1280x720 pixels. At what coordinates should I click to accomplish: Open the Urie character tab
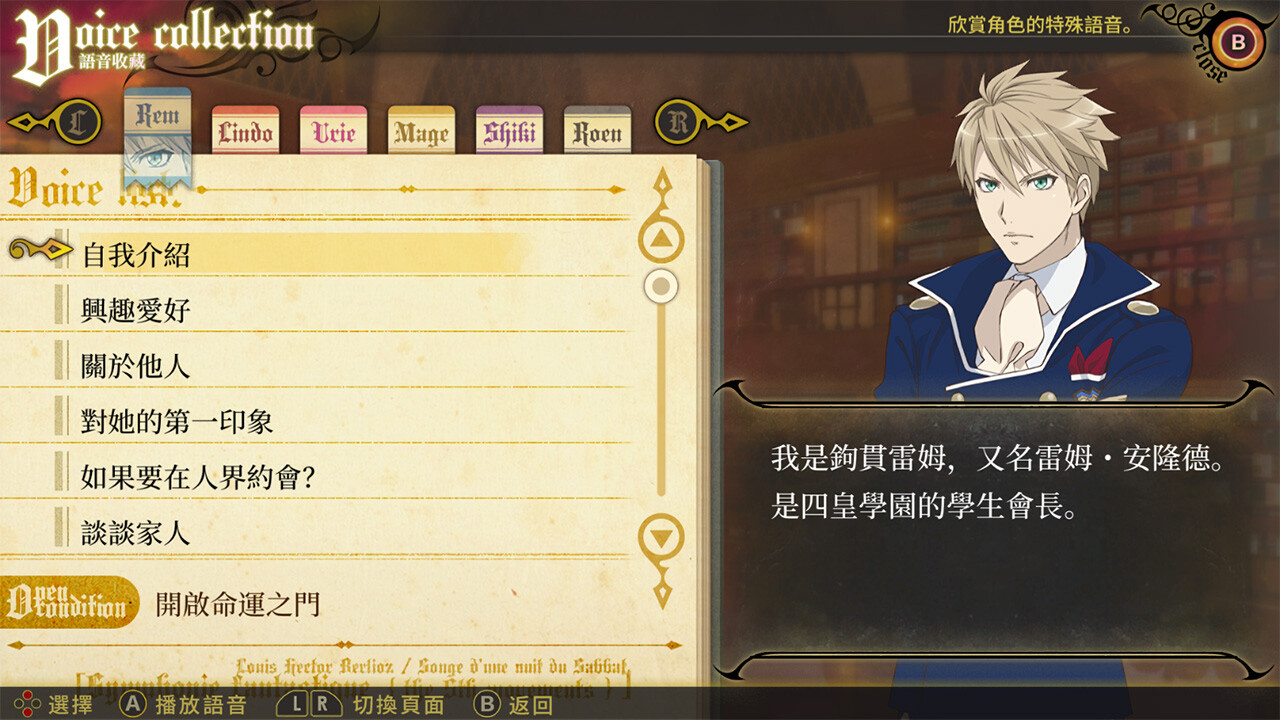pyautogui.click(x=331, y=131)
